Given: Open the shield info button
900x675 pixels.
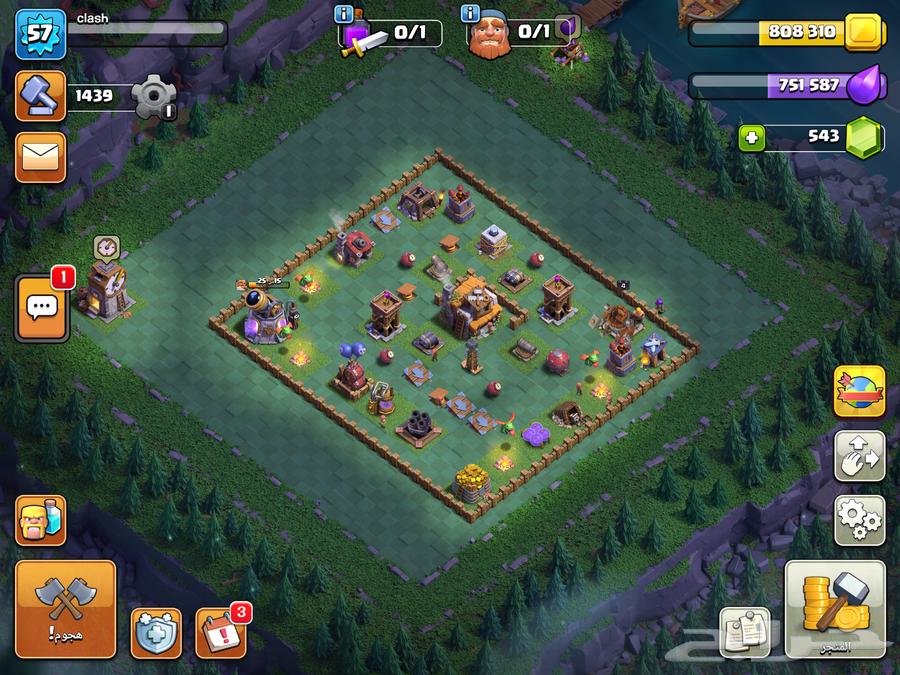Looking at the screenshot, I should (156, 633).
